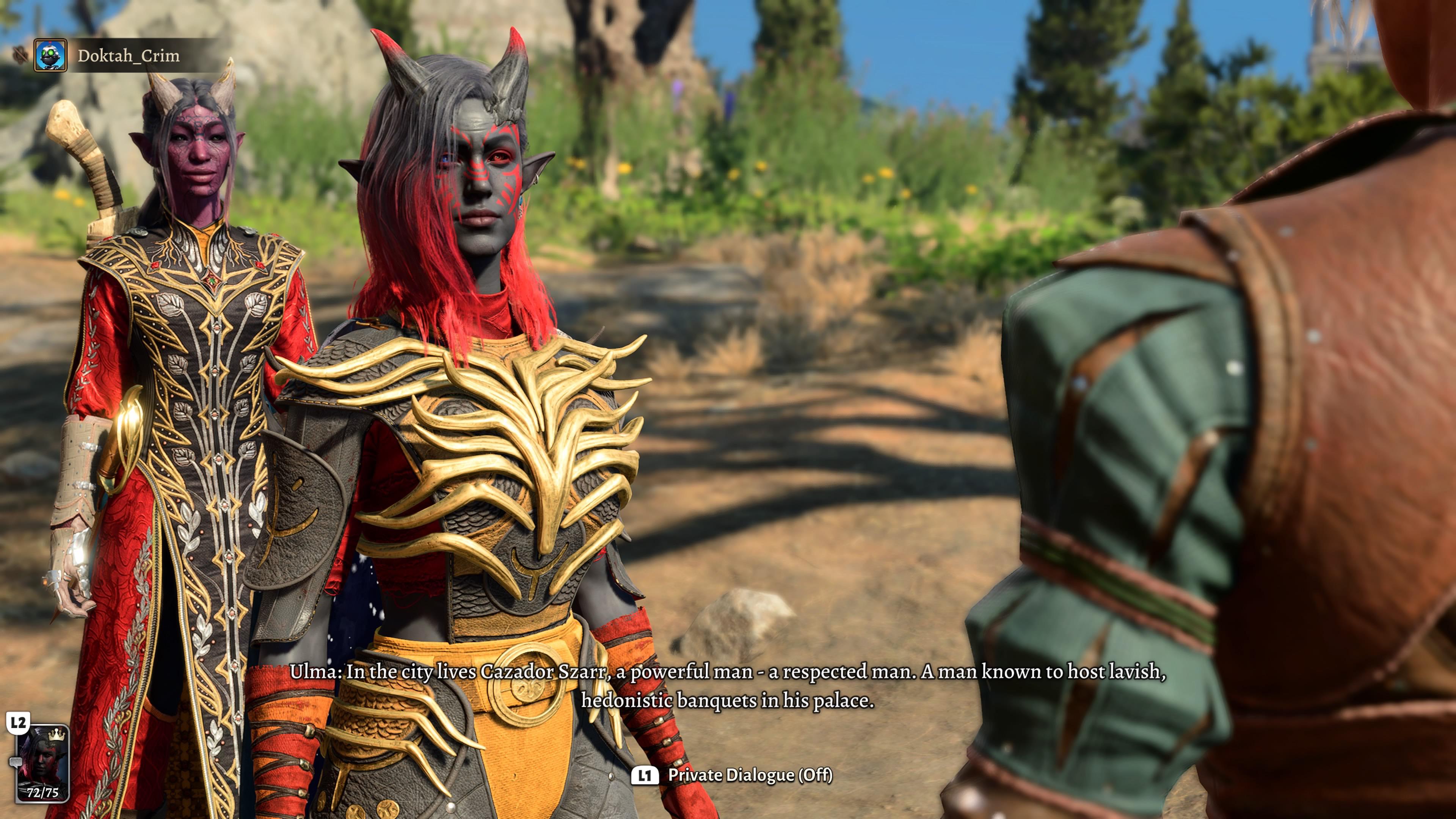The height and width of the screenshot is (819, 1456).
Task: Click the speech bubble icon beside the L2 portrait
Action: (16, 763)
